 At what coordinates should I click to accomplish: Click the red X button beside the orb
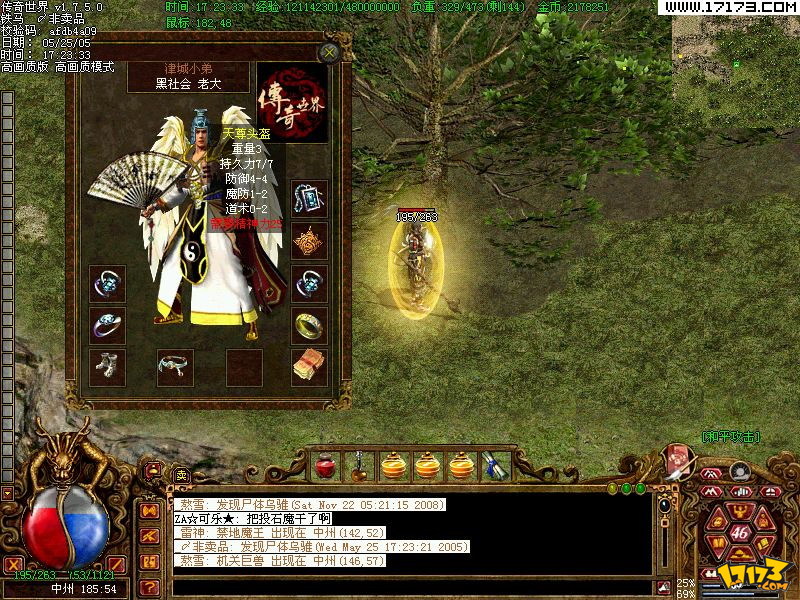(14, 565)
